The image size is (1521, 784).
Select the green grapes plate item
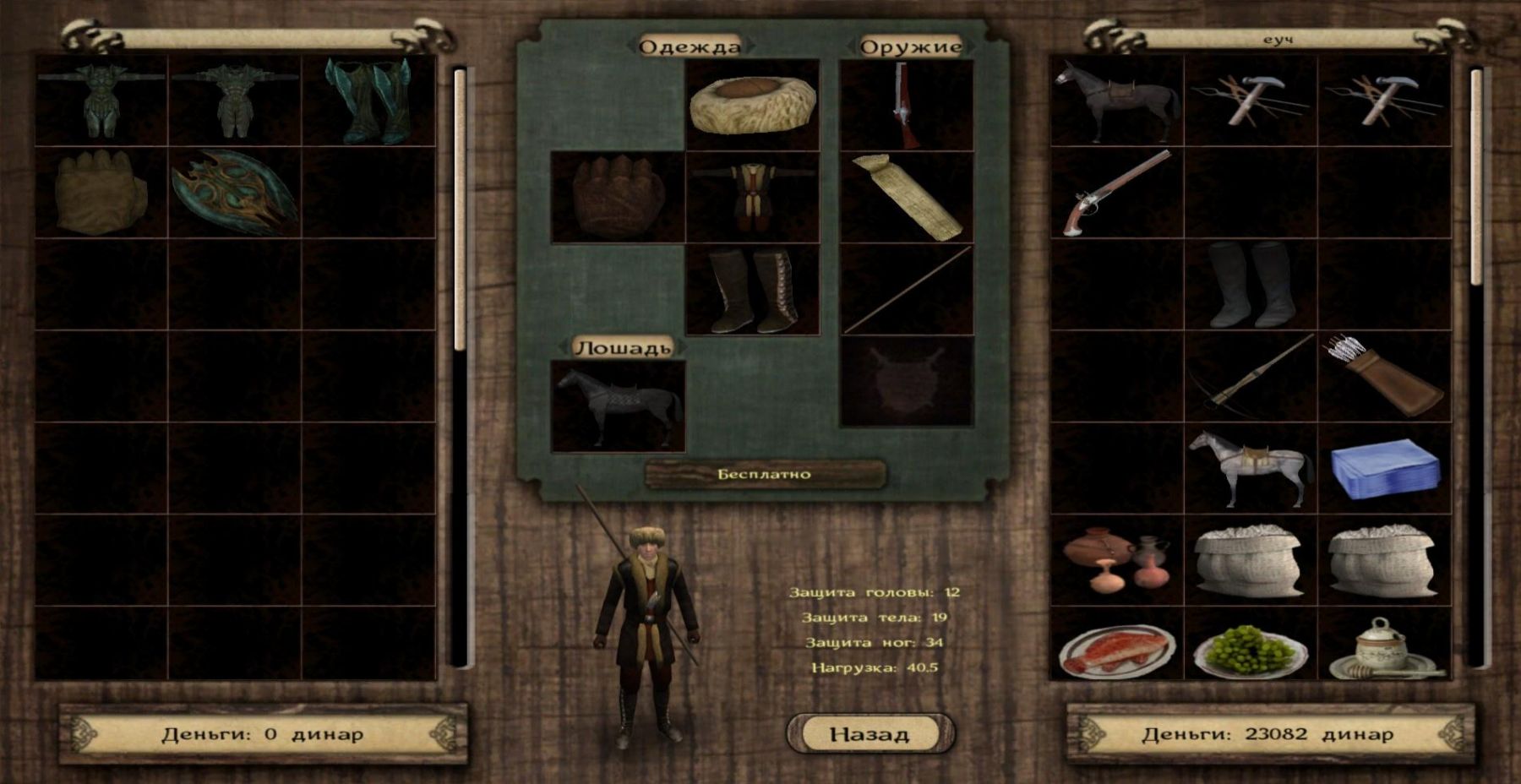pyautogui.click(x=1251, y=651)
